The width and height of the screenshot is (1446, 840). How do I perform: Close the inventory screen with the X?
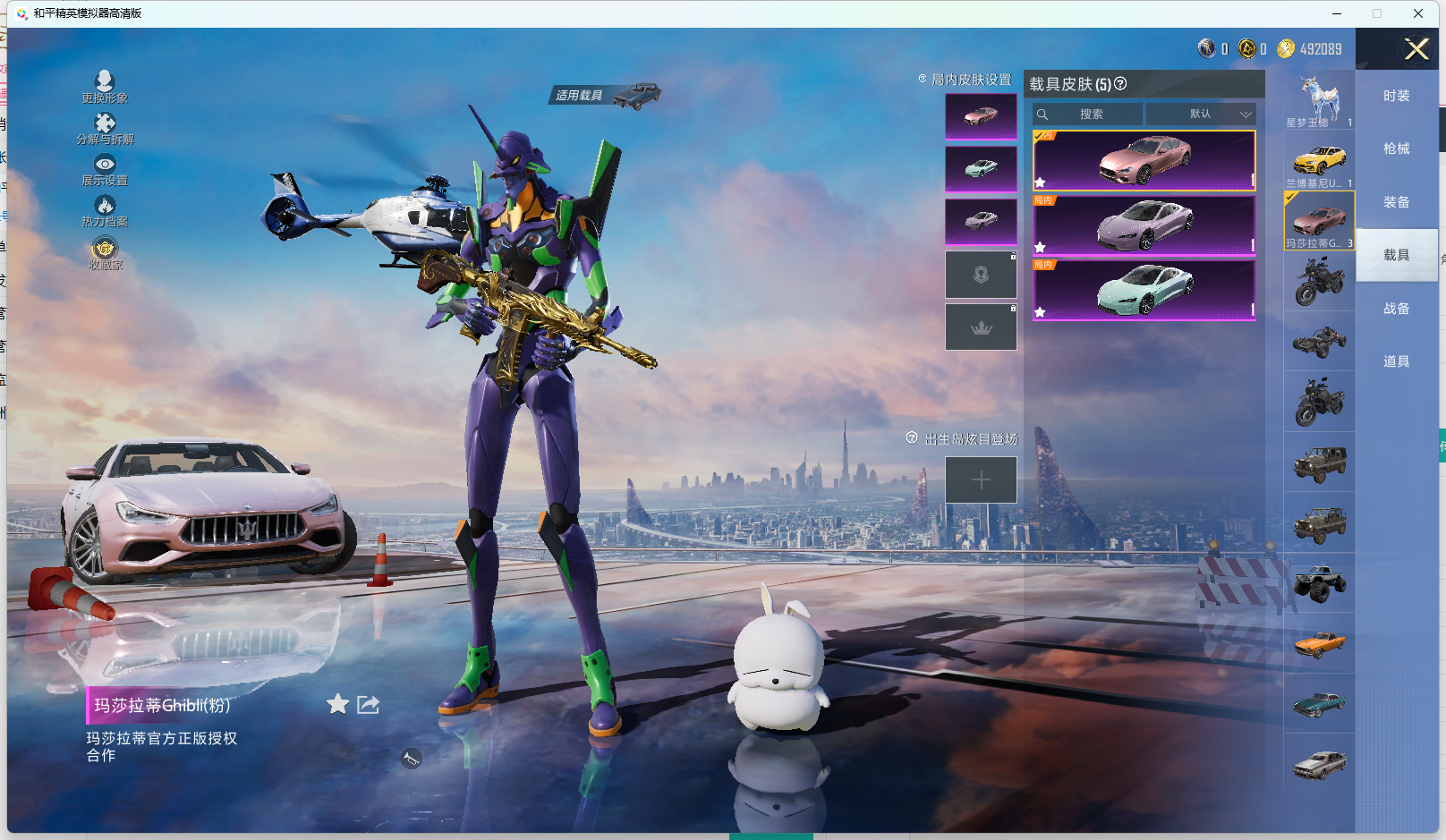(1416, 49)
